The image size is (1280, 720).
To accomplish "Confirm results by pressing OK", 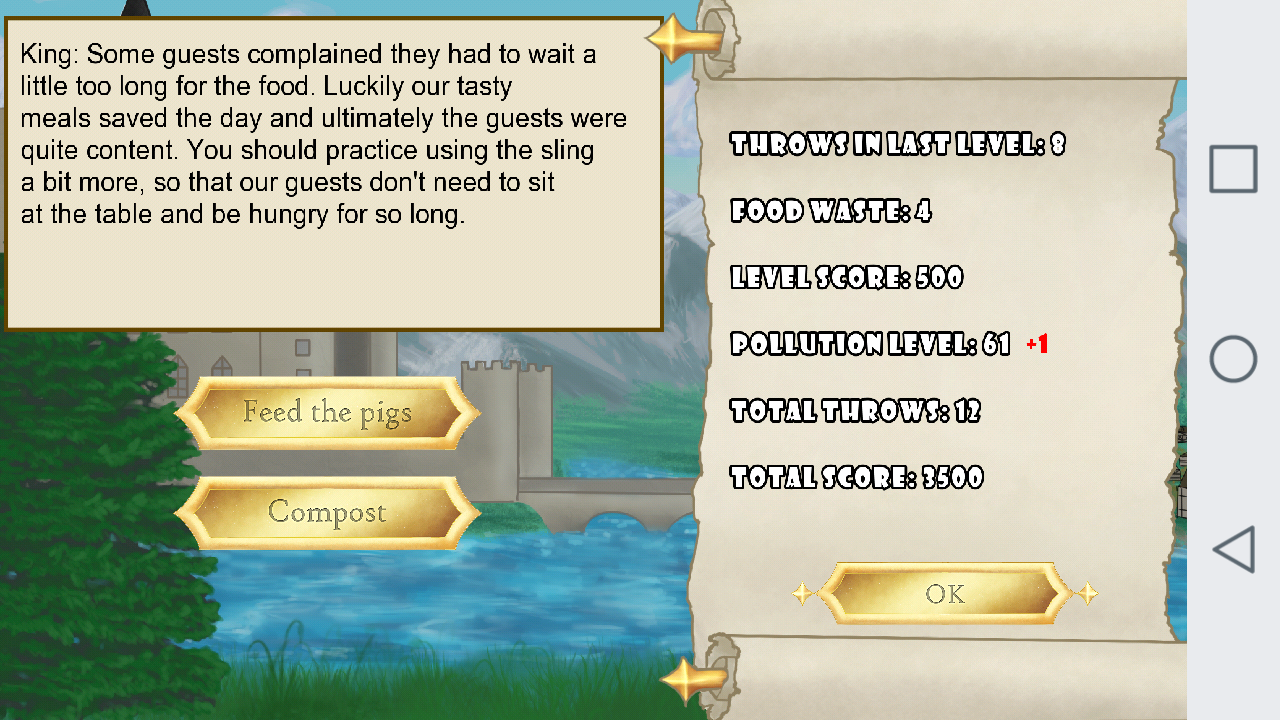I will pos(943,592).
